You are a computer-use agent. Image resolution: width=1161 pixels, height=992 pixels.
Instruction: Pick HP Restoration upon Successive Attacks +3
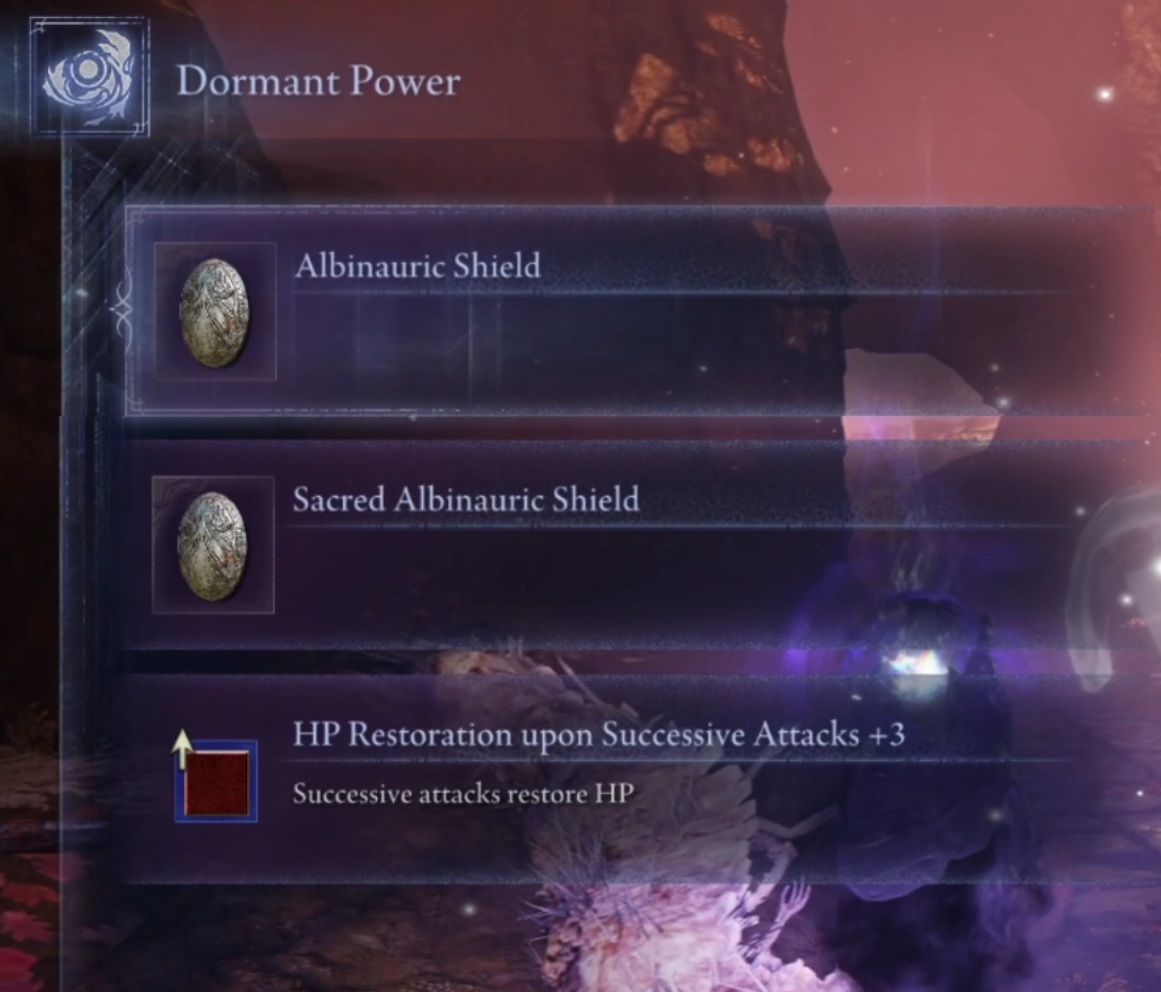(640, 779)
